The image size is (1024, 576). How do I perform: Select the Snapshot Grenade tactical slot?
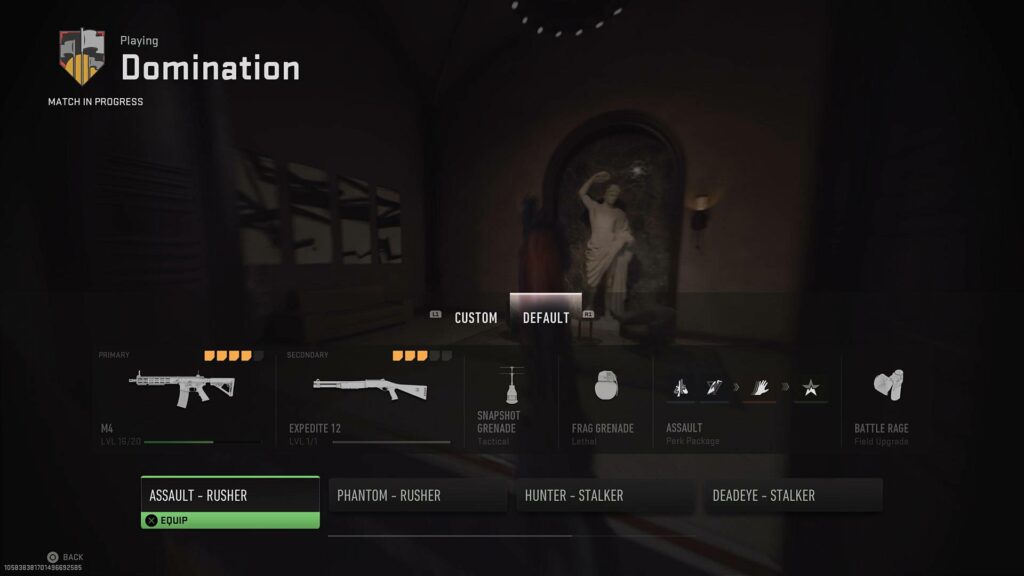coord(510,398)
